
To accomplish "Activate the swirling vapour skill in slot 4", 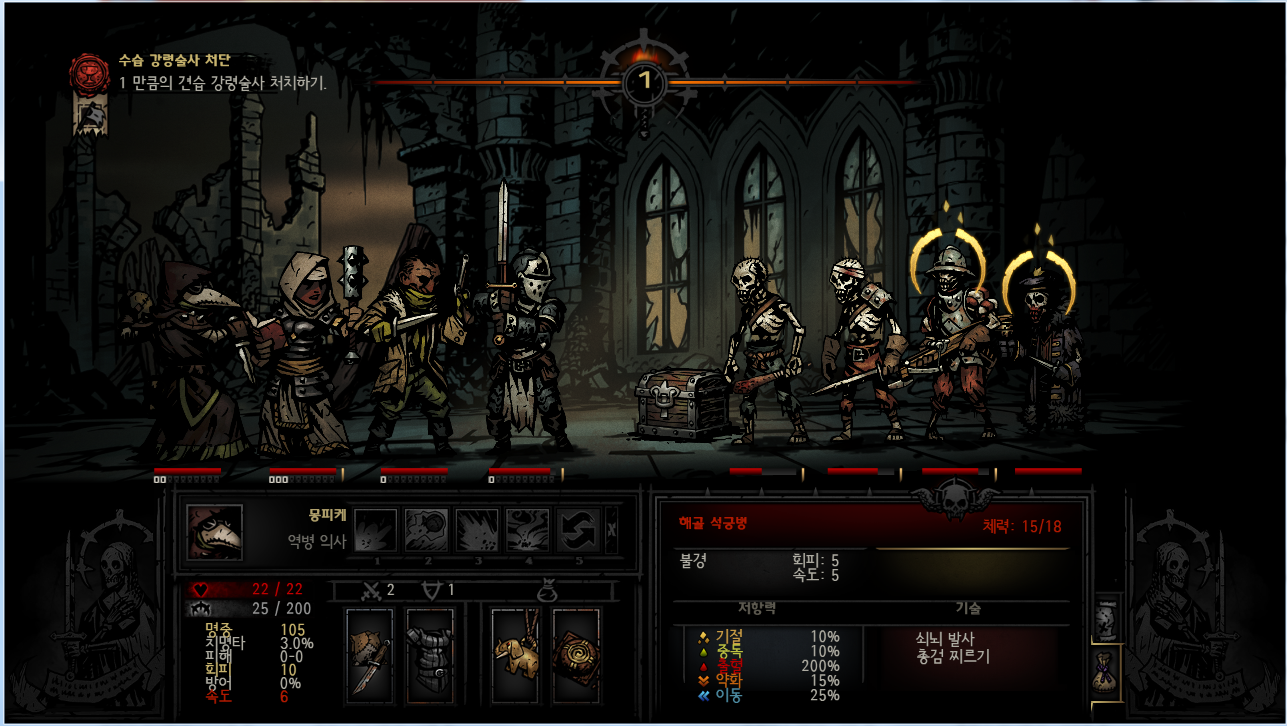I will coord(527,530).
